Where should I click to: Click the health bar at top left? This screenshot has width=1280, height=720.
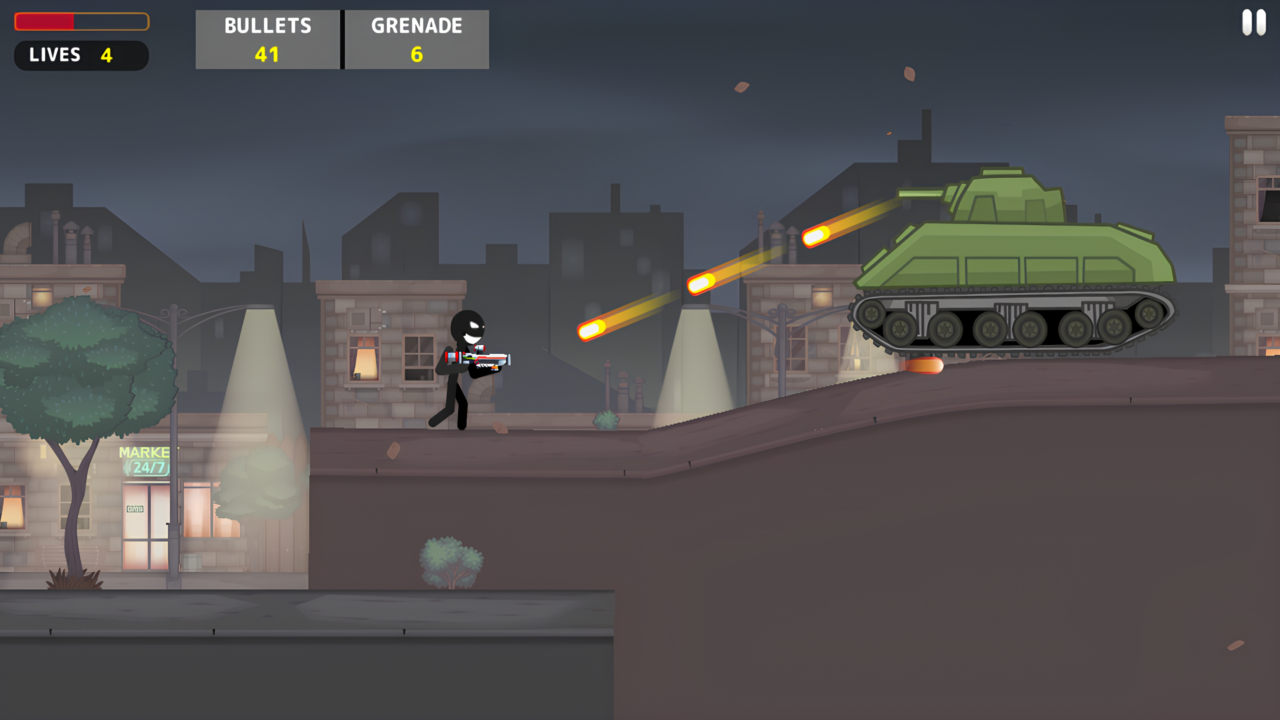click(80, 21)
